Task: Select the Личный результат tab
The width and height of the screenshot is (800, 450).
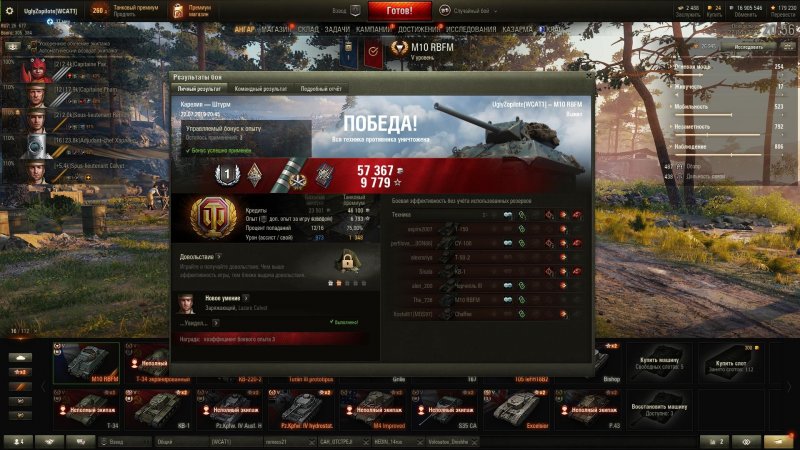Action: (200, 89)
